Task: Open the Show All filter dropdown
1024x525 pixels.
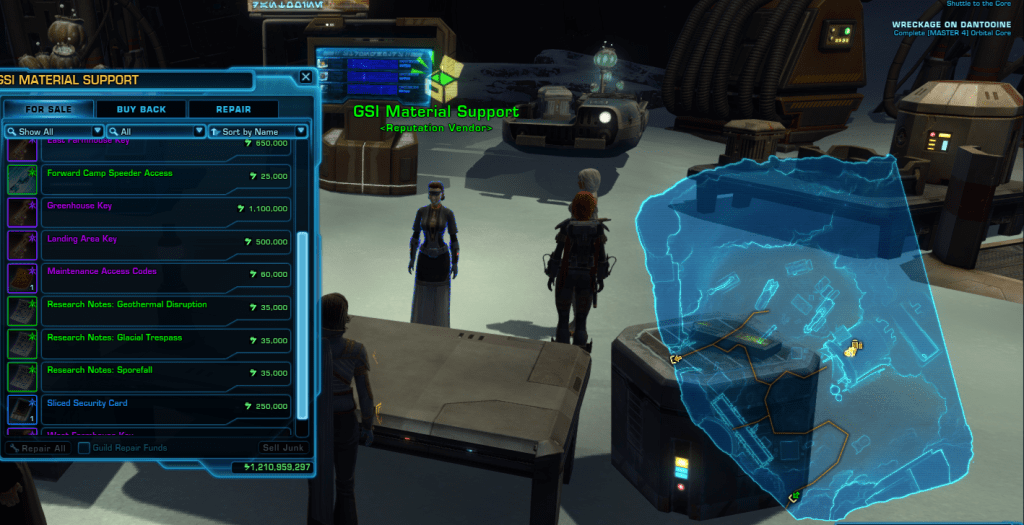Action: point(54,131)
